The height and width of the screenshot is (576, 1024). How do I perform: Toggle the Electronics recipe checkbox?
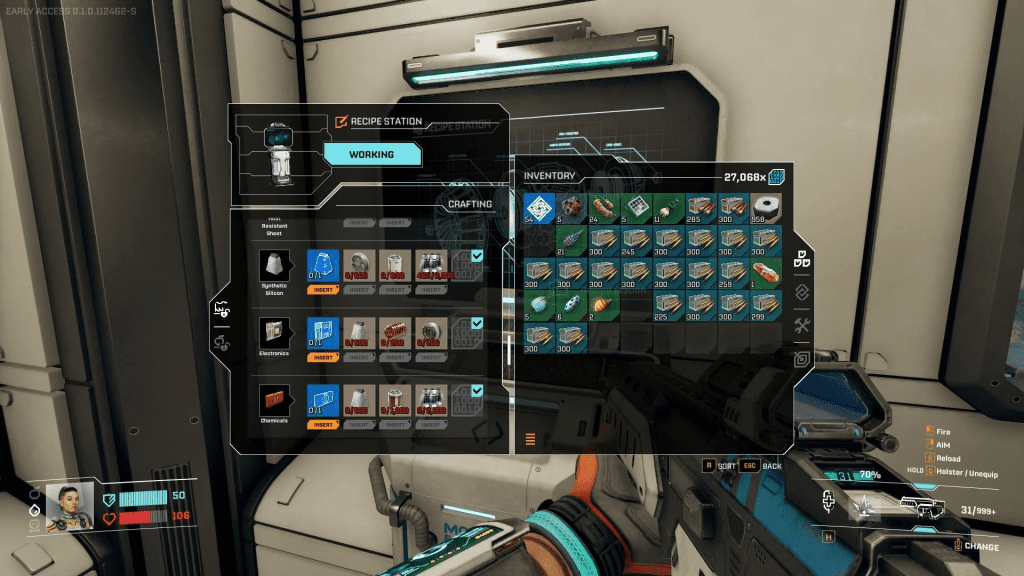(476, 323)
